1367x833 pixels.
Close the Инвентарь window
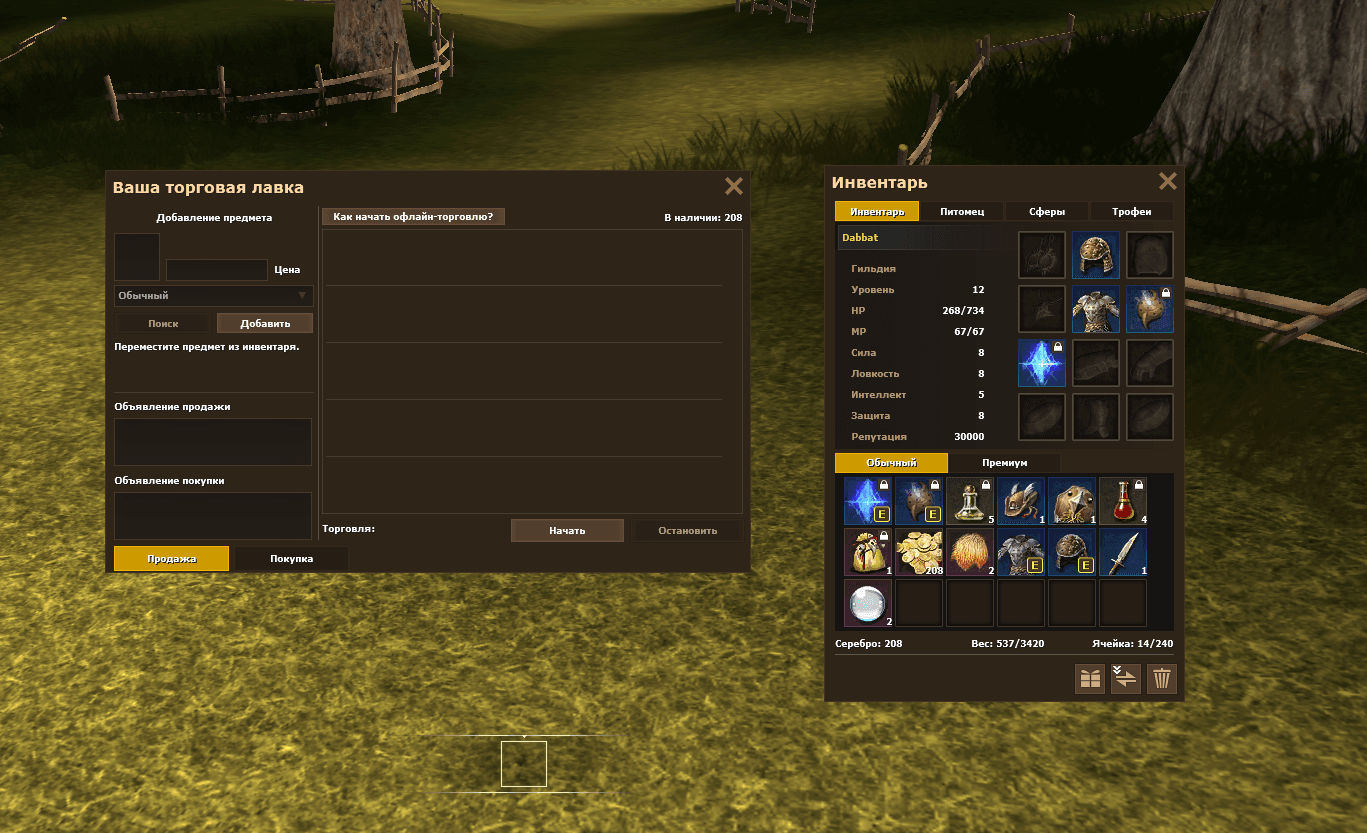(x=1167, y=181)
